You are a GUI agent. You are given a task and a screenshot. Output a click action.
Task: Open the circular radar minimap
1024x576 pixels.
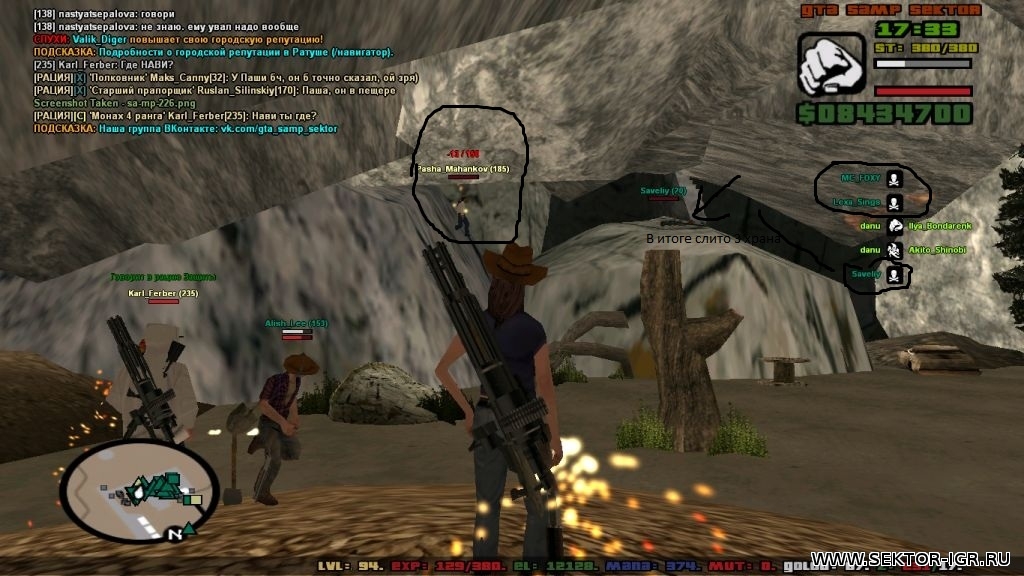[x=138, y=490]
